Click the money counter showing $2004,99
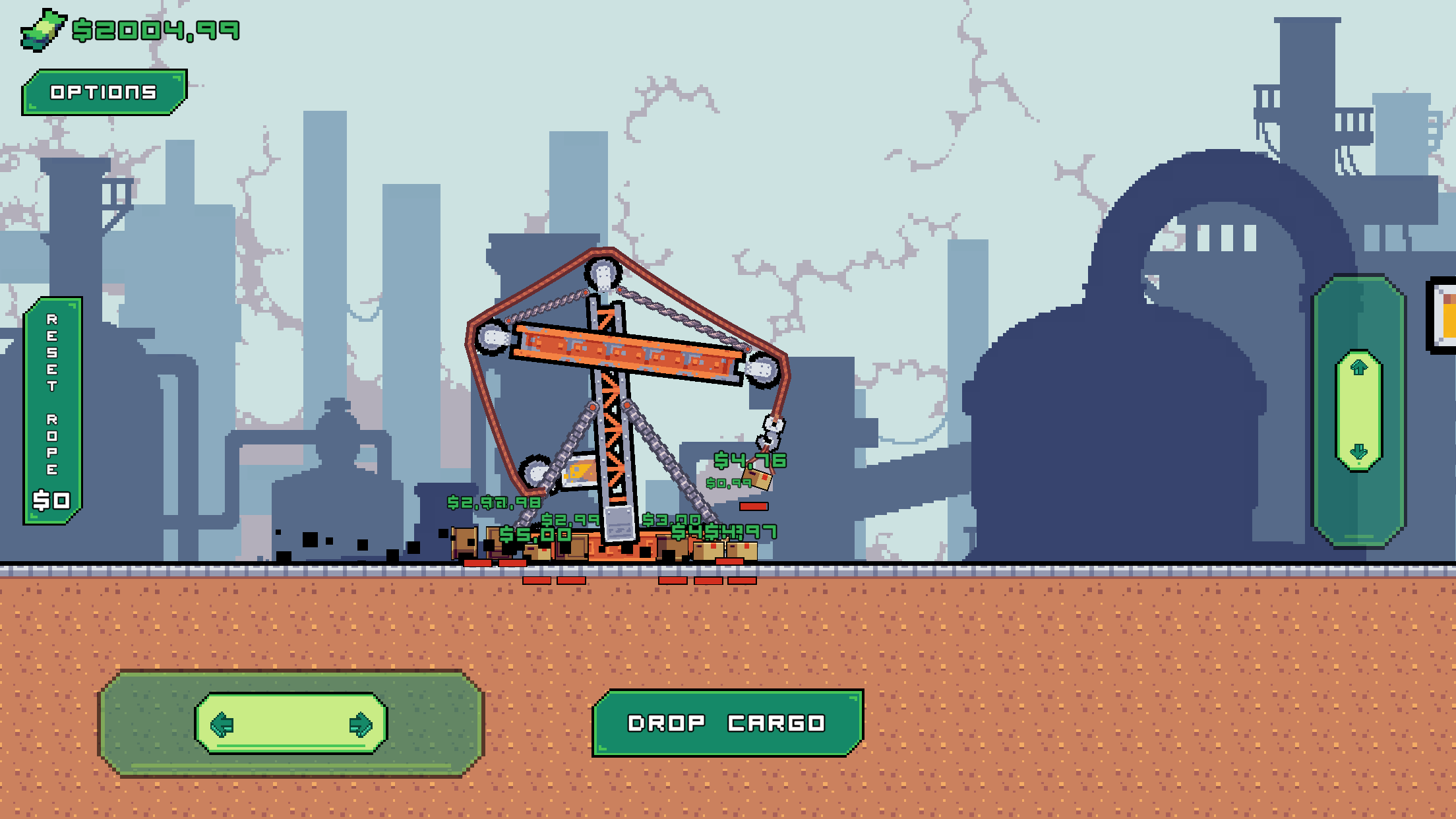Viewport: 1456px width, 819px height. [x=156, y=28]
